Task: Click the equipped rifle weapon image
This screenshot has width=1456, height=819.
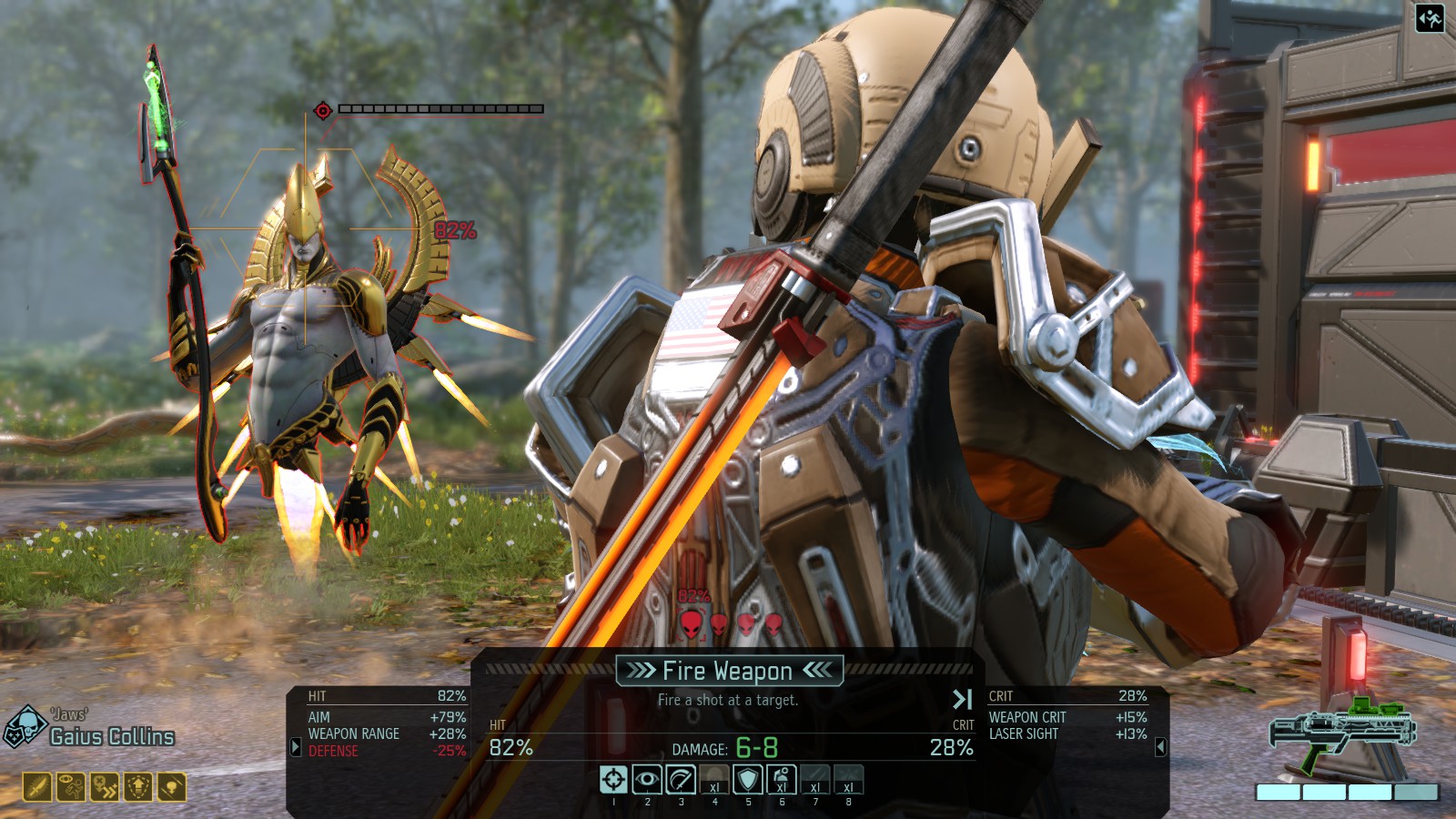Action: [x=1344, y=735]
